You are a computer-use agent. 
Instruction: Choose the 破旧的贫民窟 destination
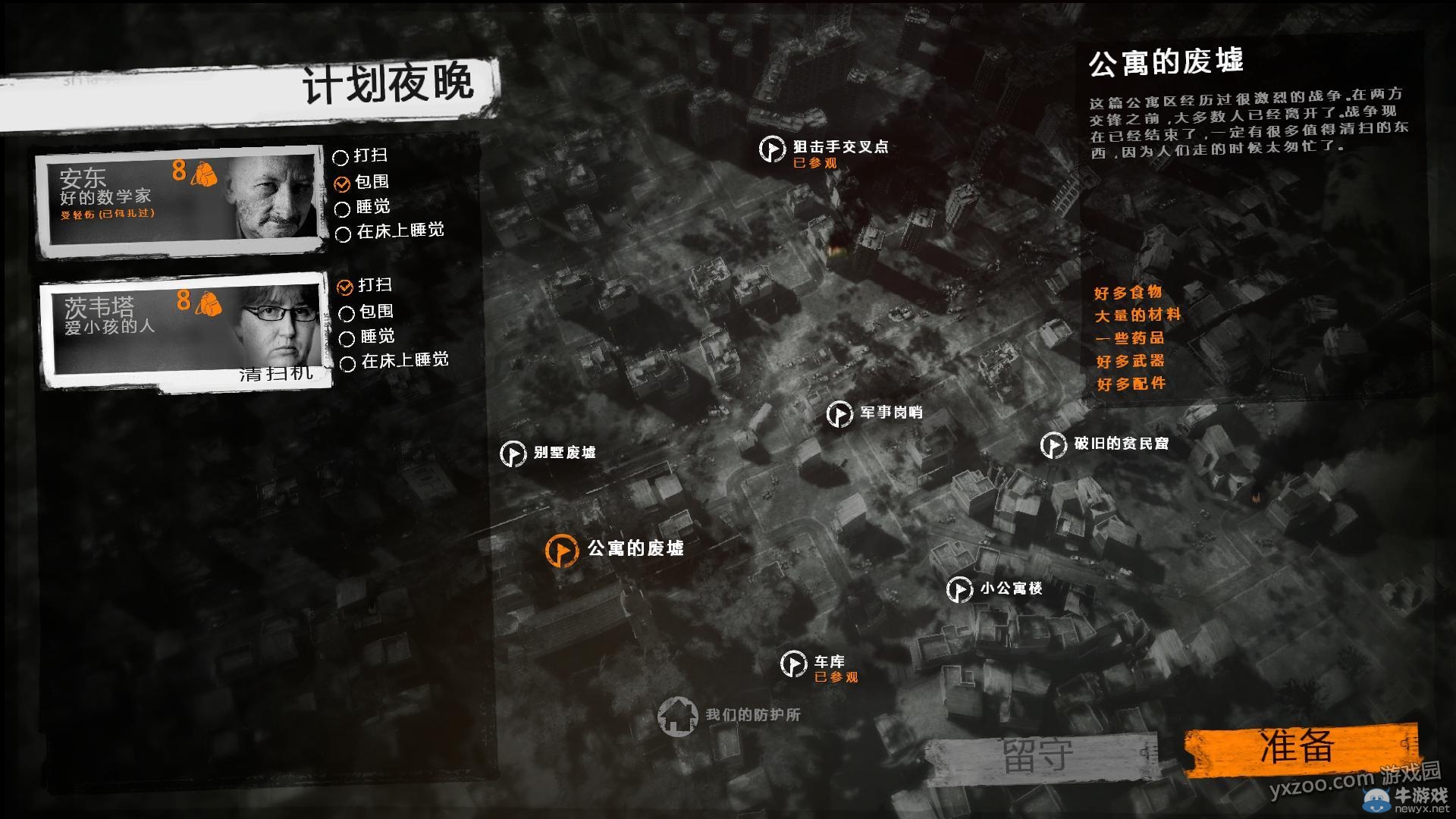click(x=1053, y=446)
